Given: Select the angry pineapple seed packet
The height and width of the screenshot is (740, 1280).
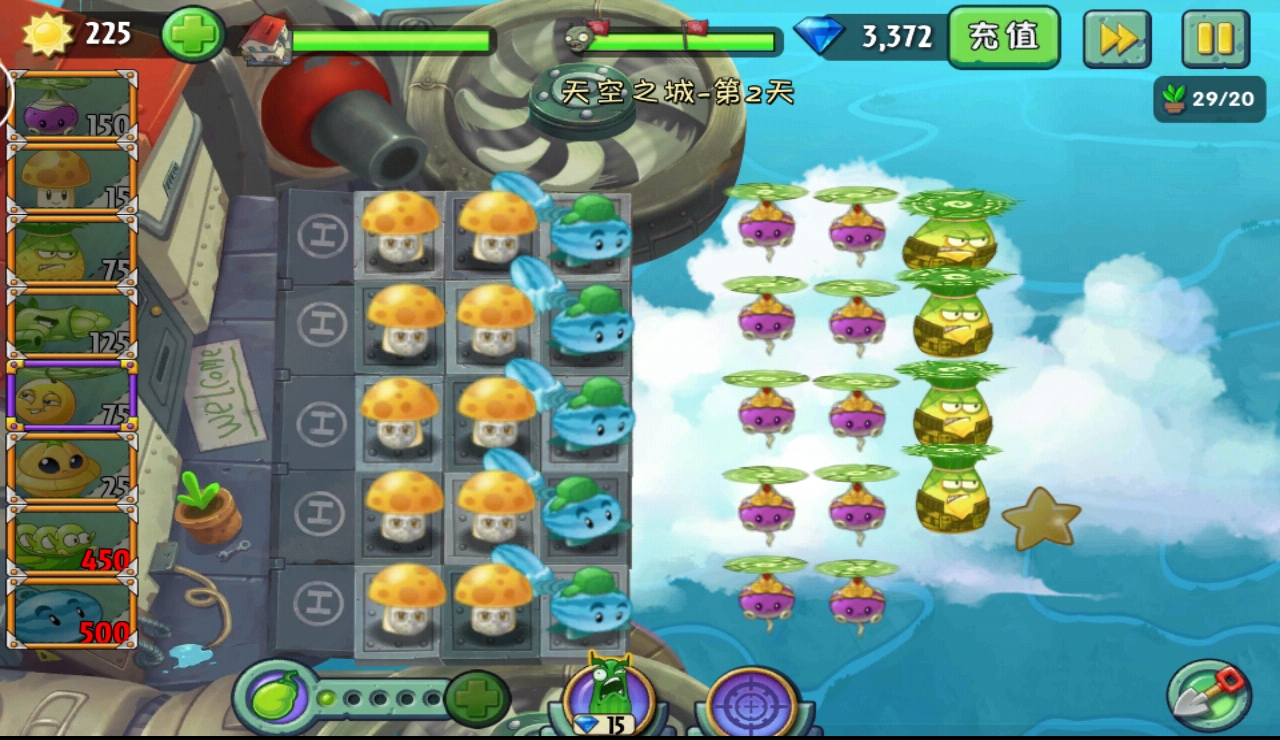Looking at the screenshot, I should [72, 252].
